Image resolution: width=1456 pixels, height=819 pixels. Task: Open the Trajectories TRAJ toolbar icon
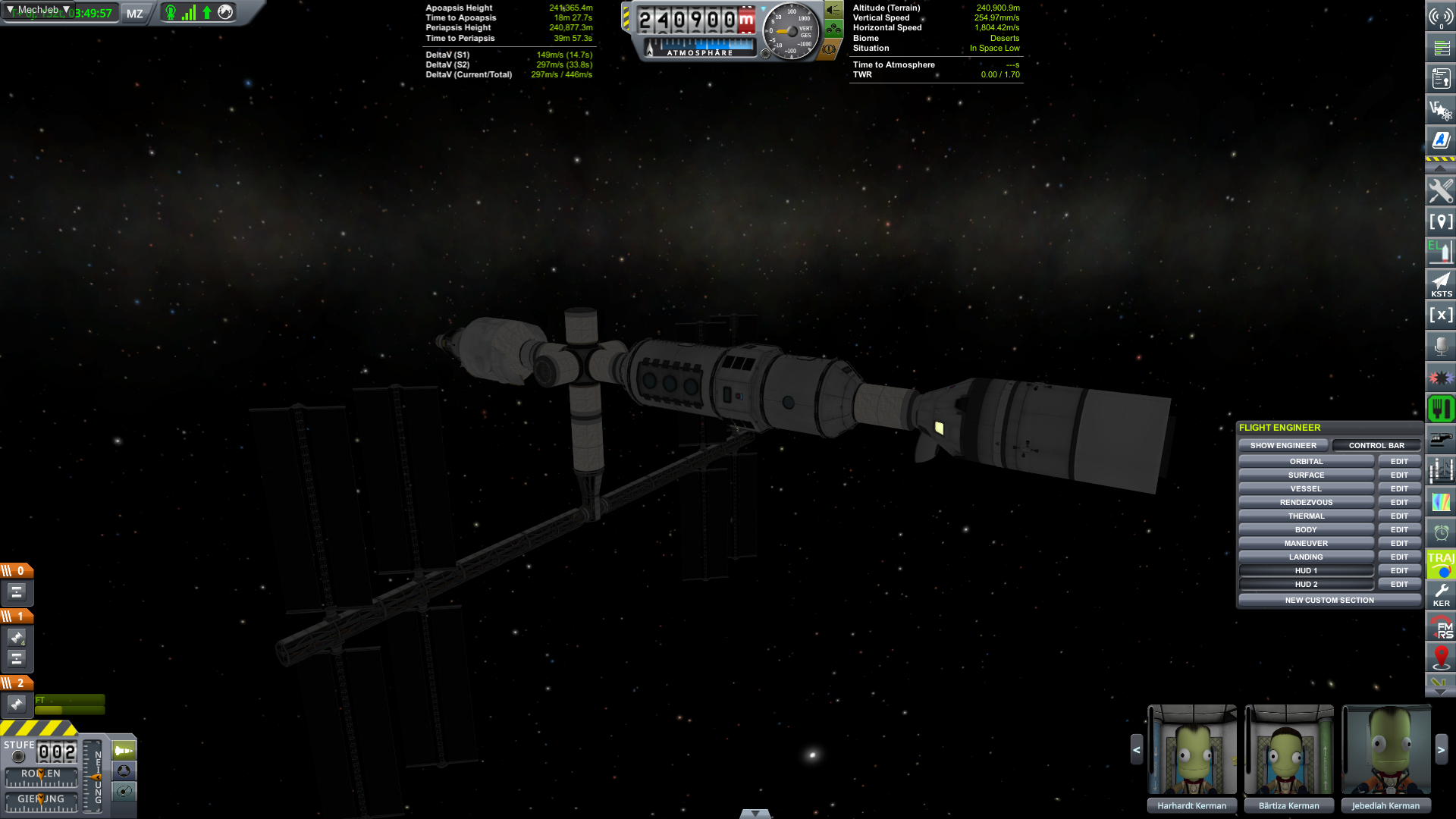point(1441,563)
